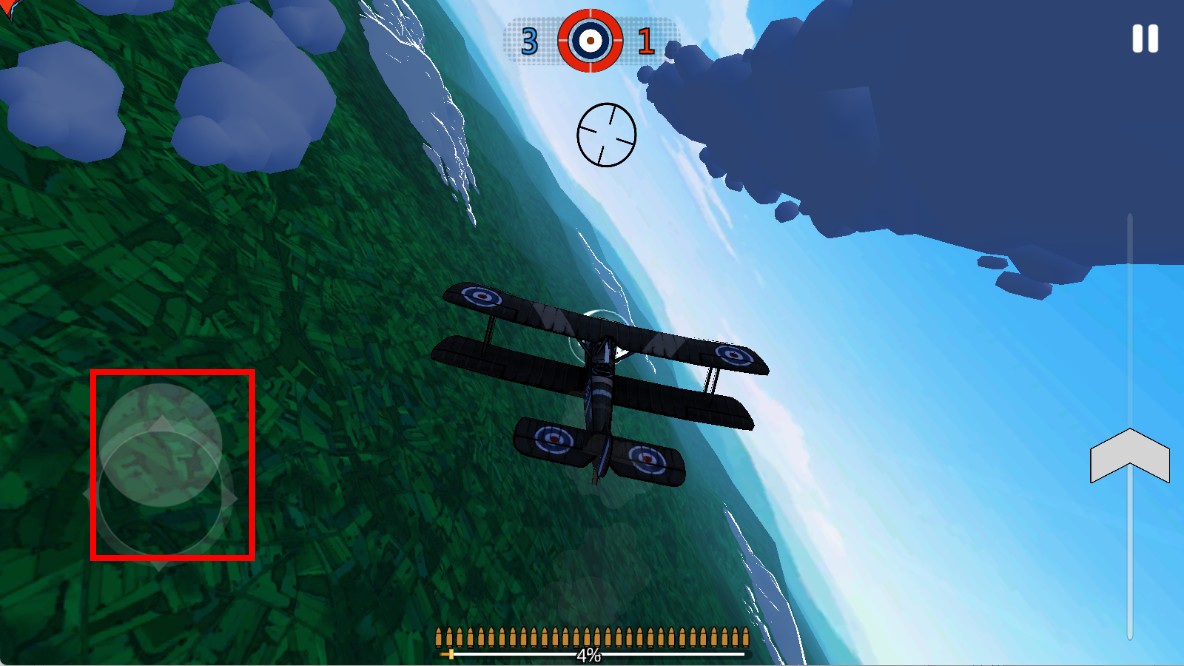Click the throttle slider arrow handle

pyautogui.click(x=1129, y=456)
